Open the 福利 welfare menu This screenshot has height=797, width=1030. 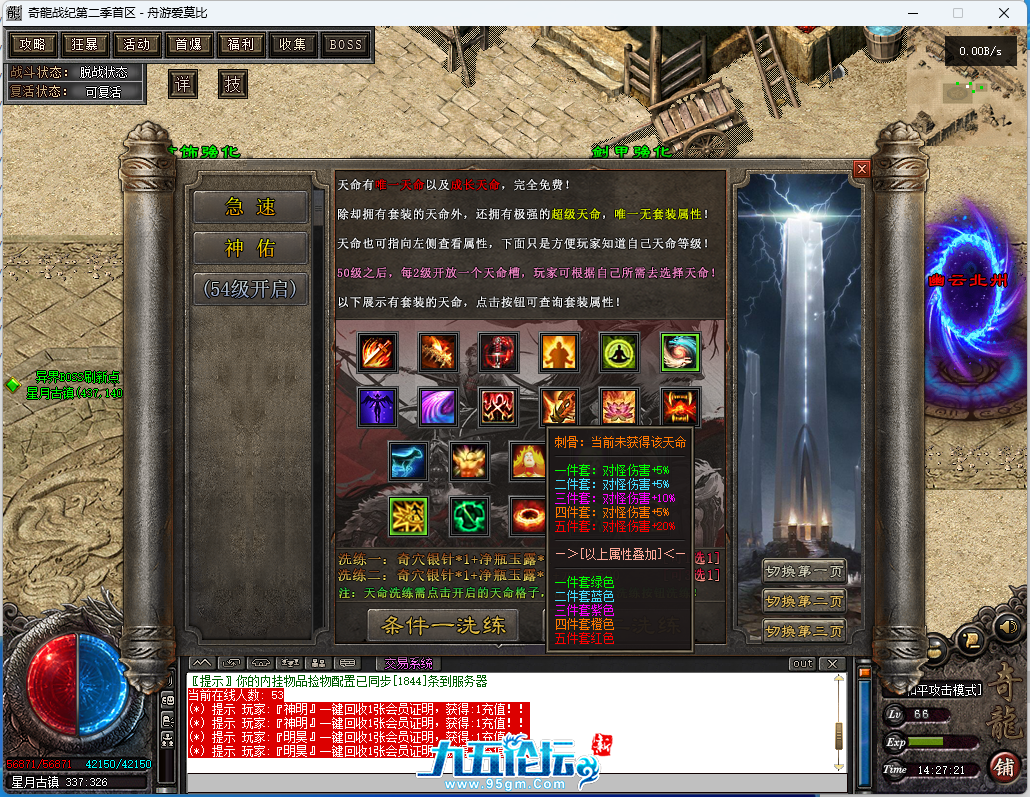(241, 44)
